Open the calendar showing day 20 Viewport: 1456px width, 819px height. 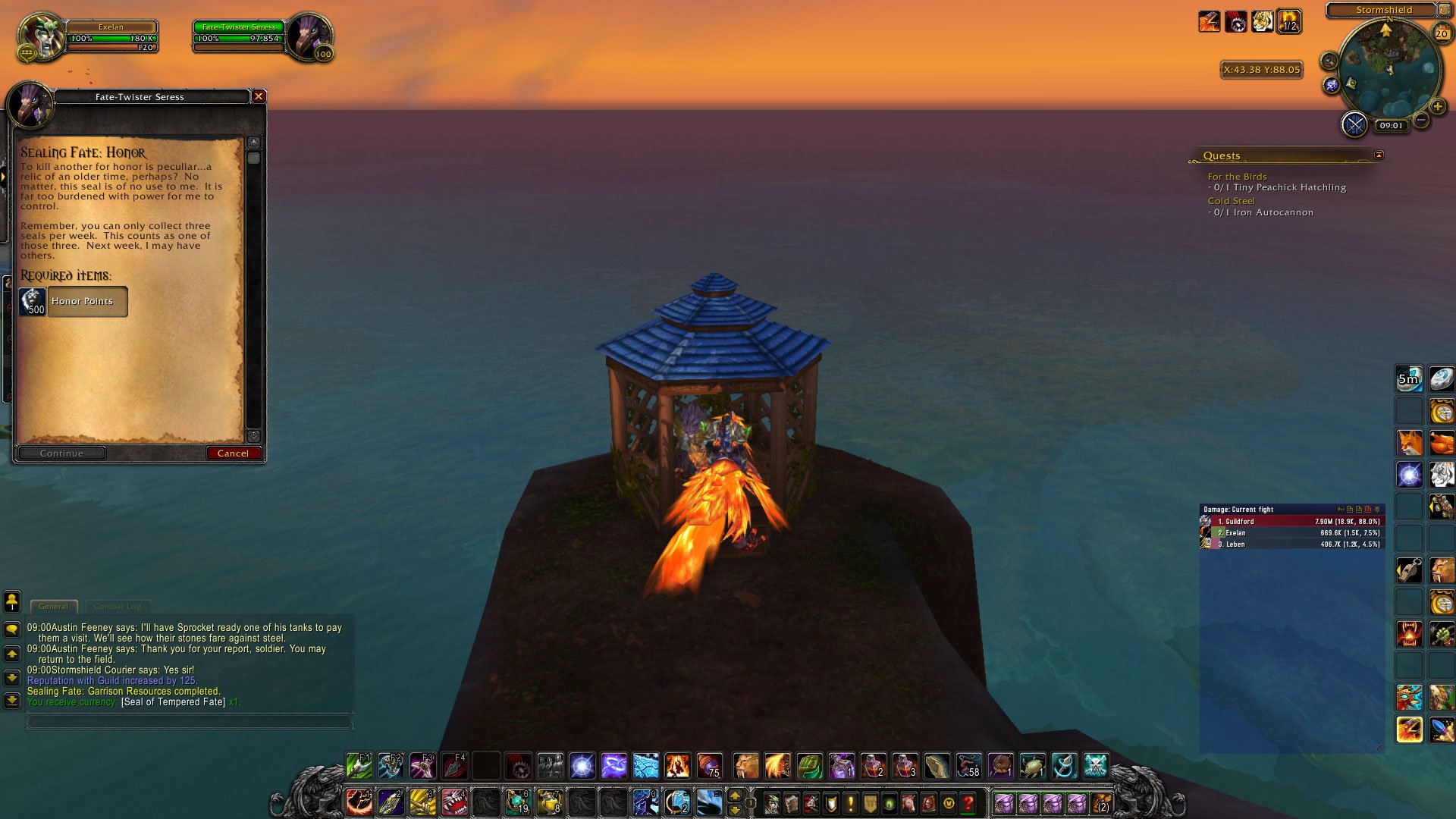click(x=1442, y=33)
